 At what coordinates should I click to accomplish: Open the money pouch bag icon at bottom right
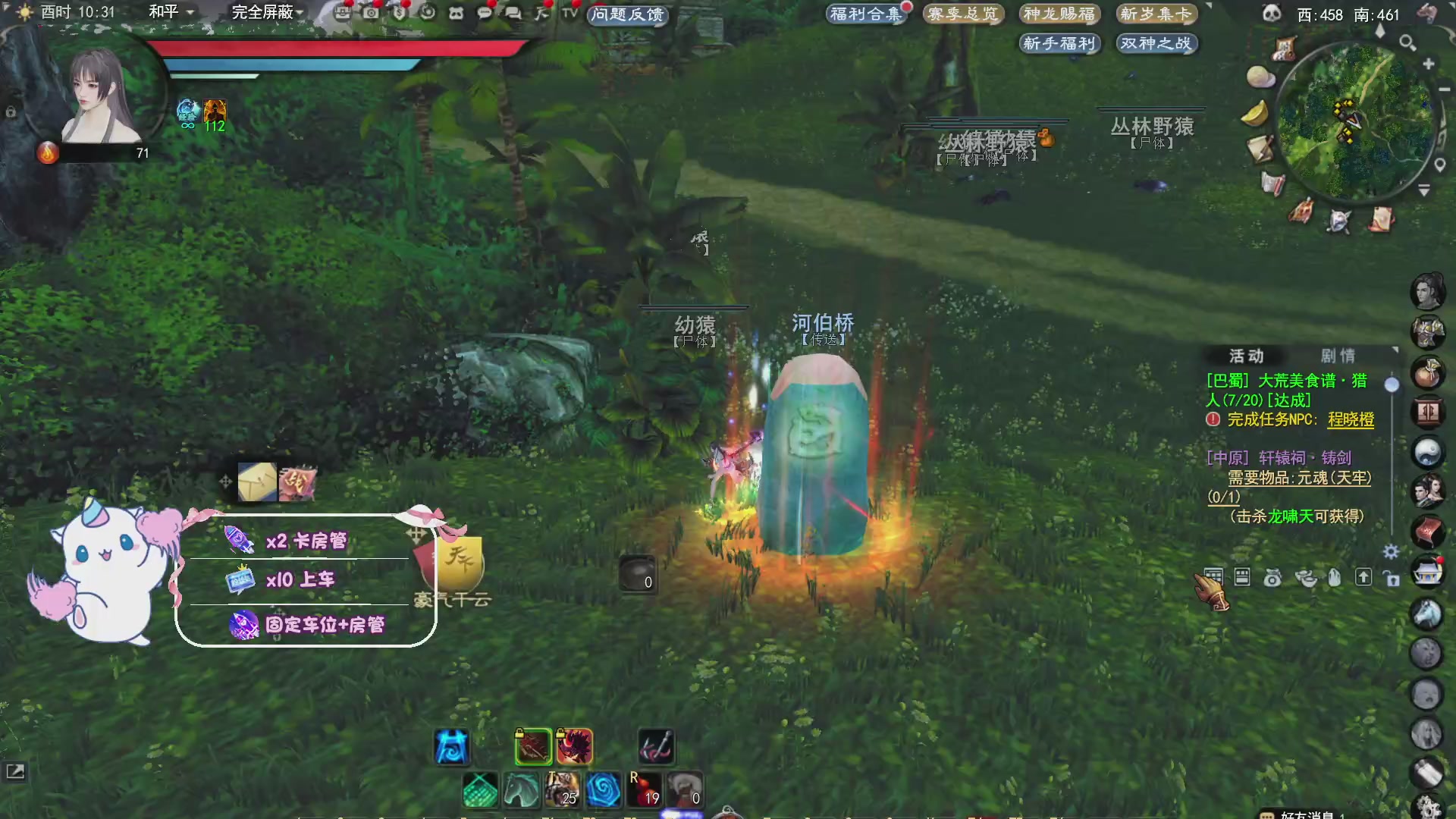coord(1272,579)
